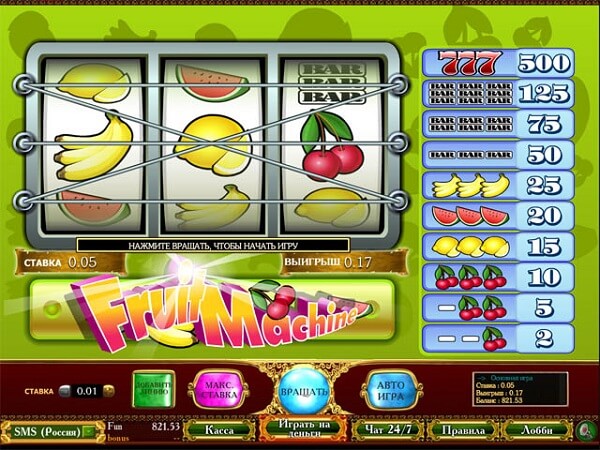Increase the bet value using the plus button
This screenshot has width=600, height=450.
pos(107,392)
